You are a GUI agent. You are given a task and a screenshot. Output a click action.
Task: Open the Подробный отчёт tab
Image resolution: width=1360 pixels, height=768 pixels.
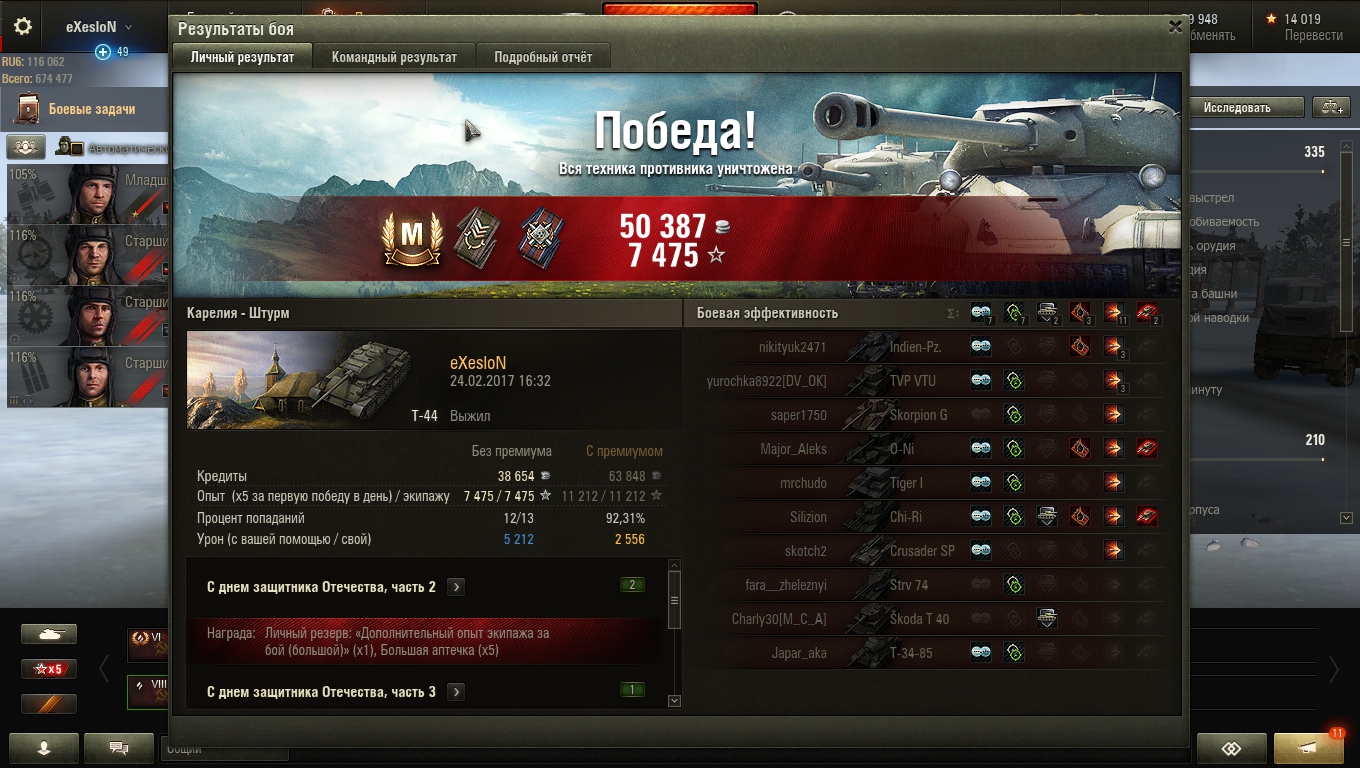pos(543,57)
